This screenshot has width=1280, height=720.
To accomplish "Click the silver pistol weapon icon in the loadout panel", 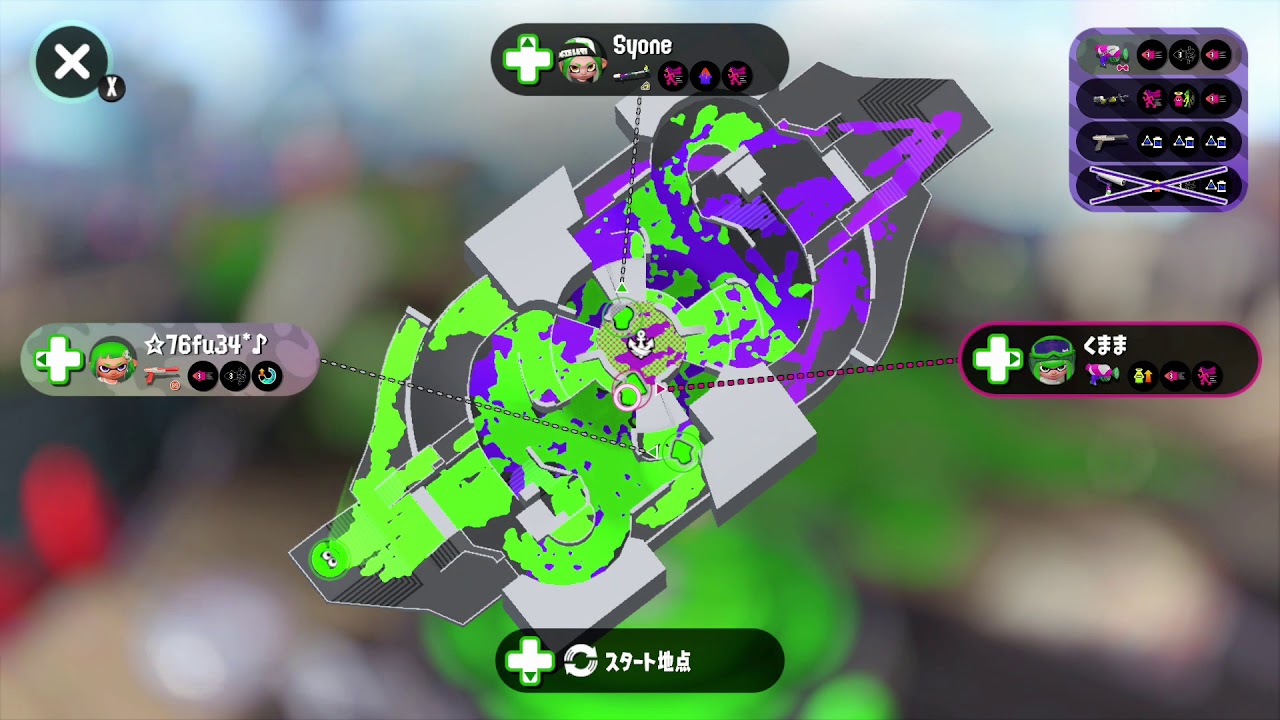I will click(x=1108, y=140).
